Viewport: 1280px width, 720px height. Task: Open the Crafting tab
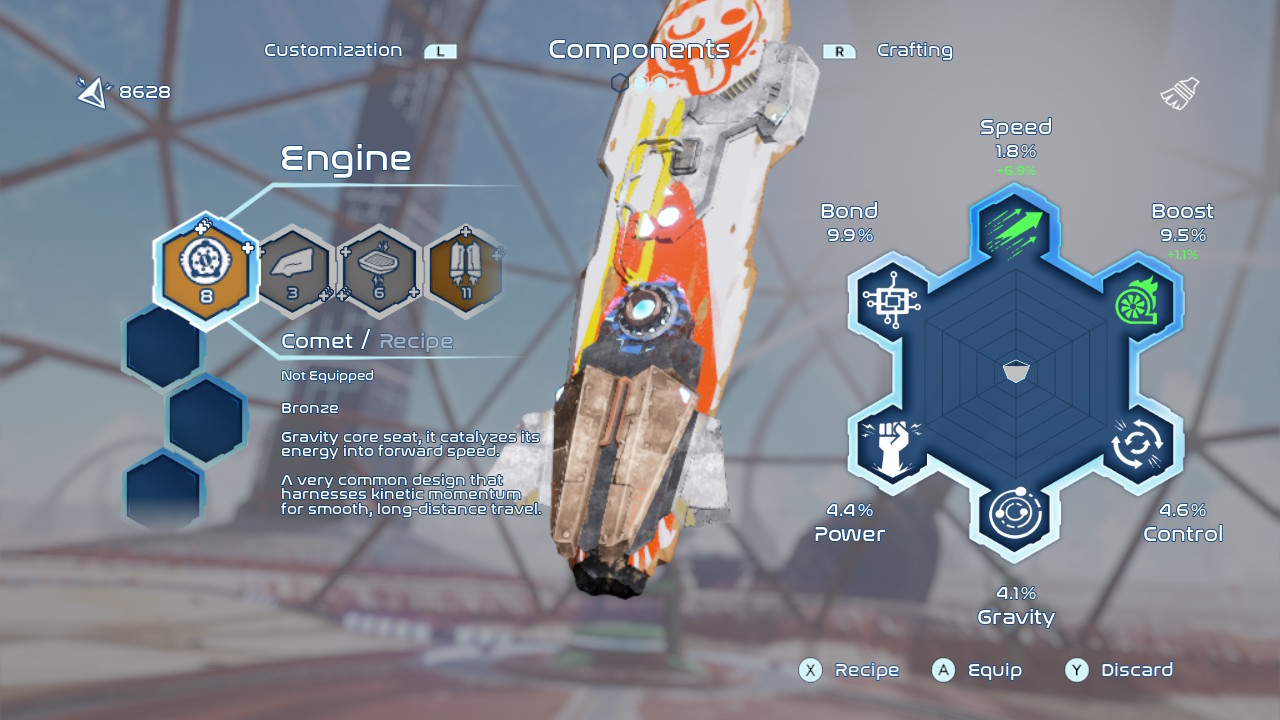pos(914,50)
